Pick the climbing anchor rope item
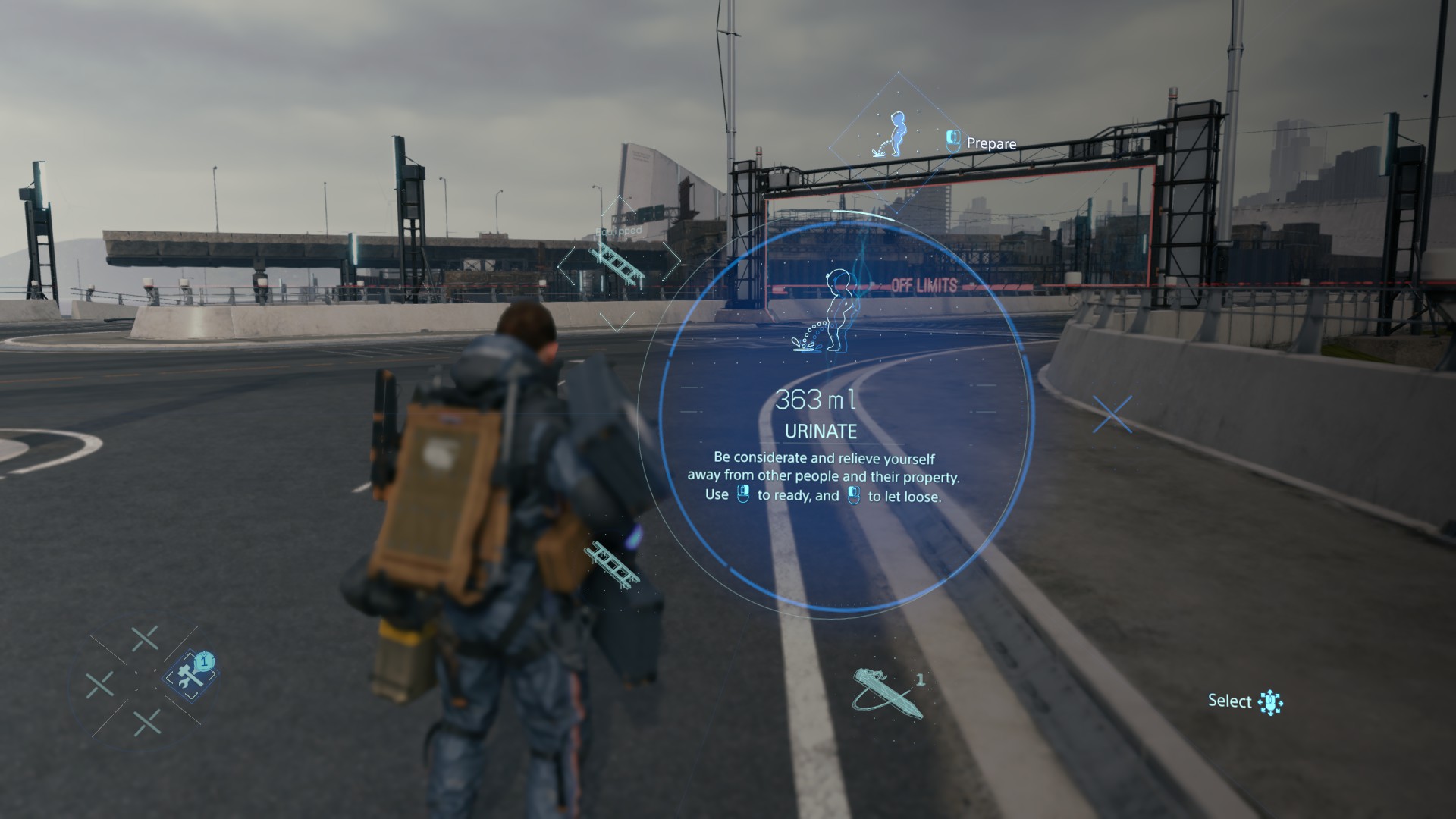Screen dimensions: 1456x819 [x=887, y=692]
